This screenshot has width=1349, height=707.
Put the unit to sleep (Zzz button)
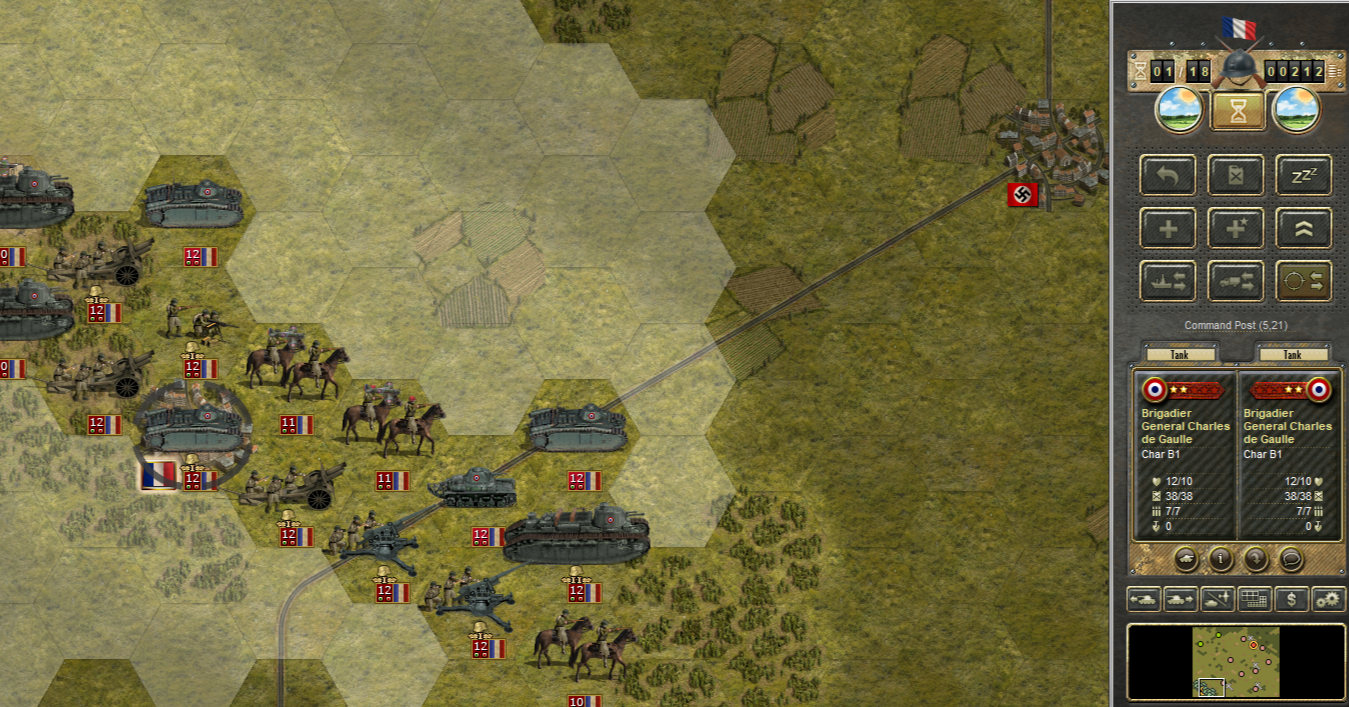(1304, 175)
